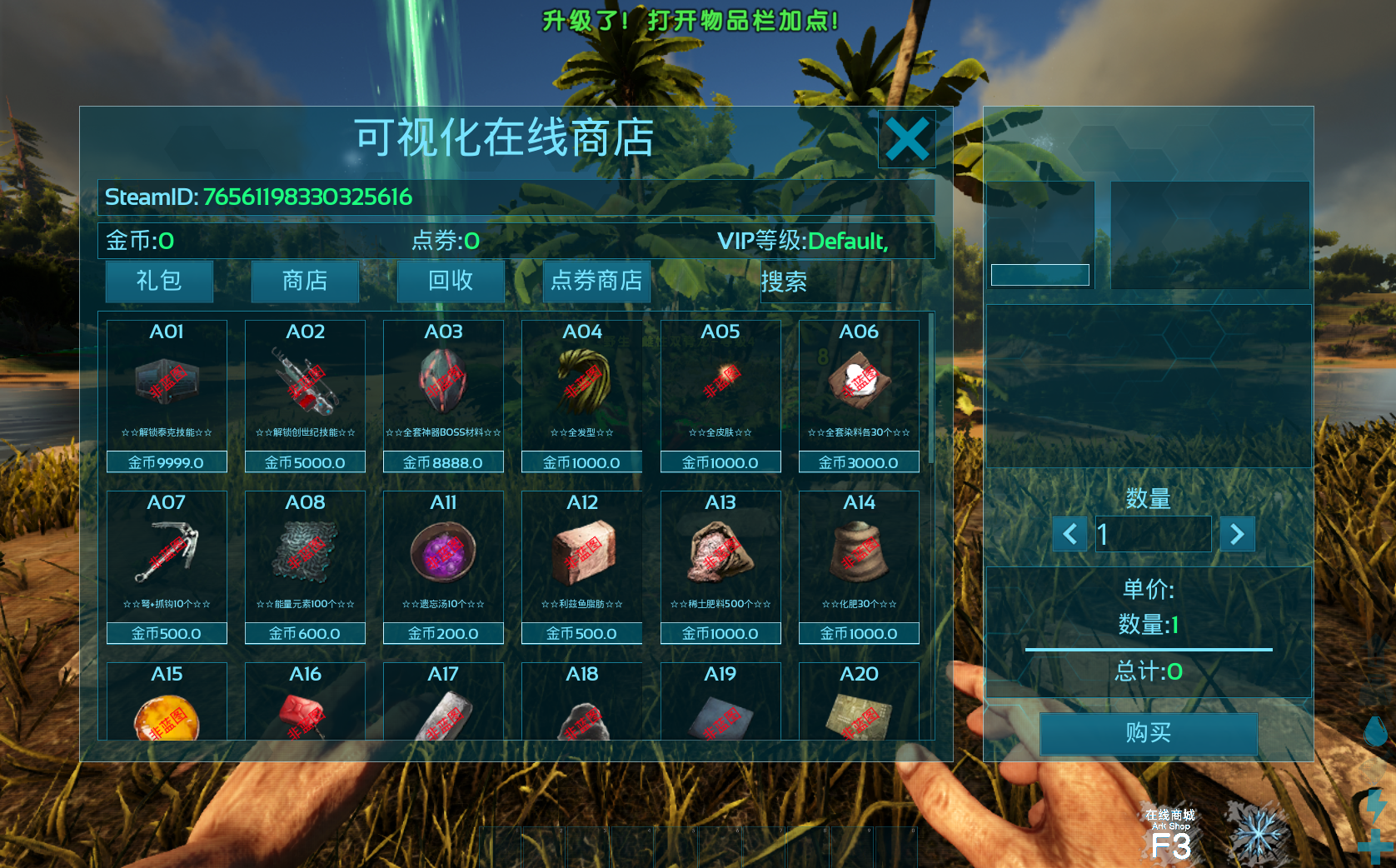Increase the purchase quantity
Image resolution: width=1396 pixels, height=868 pixels.
1237,534
